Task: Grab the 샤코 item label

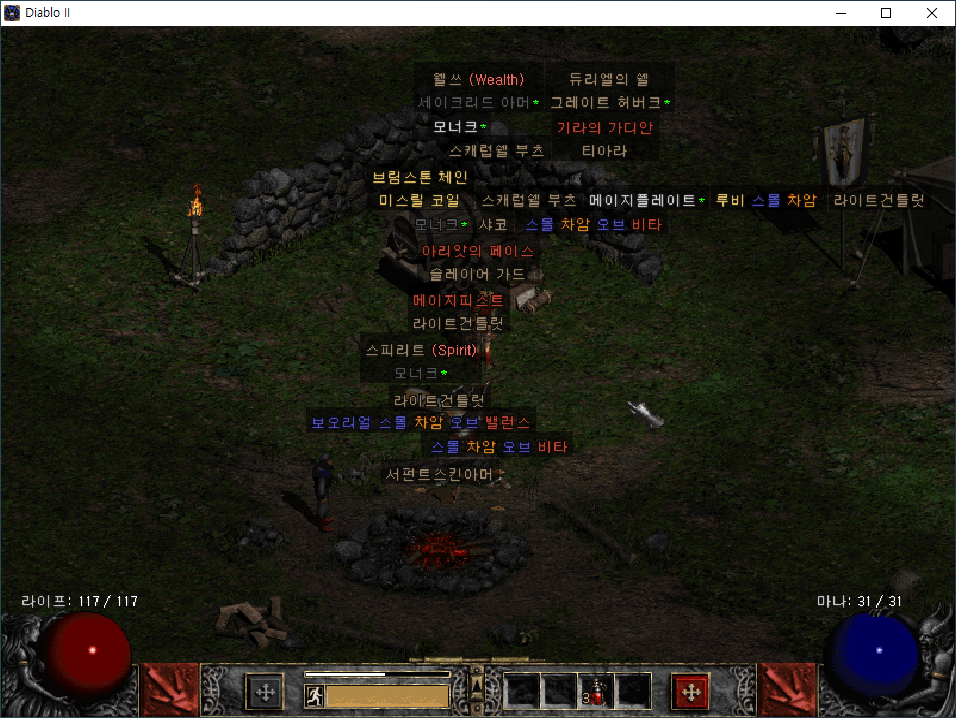Action: pos(492,225)
